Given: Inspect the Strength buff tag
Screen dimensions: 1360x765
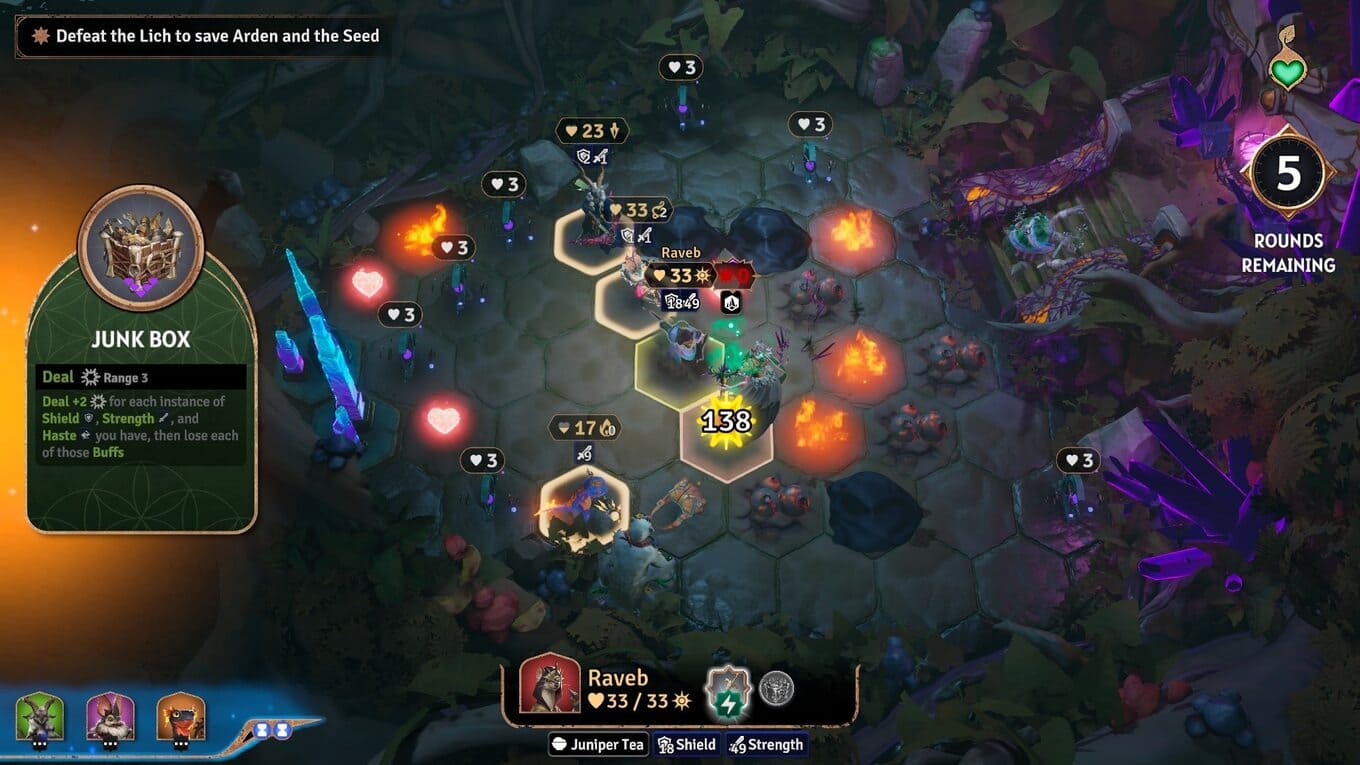Looking at the screenshot, I should (x=766, y=745).
